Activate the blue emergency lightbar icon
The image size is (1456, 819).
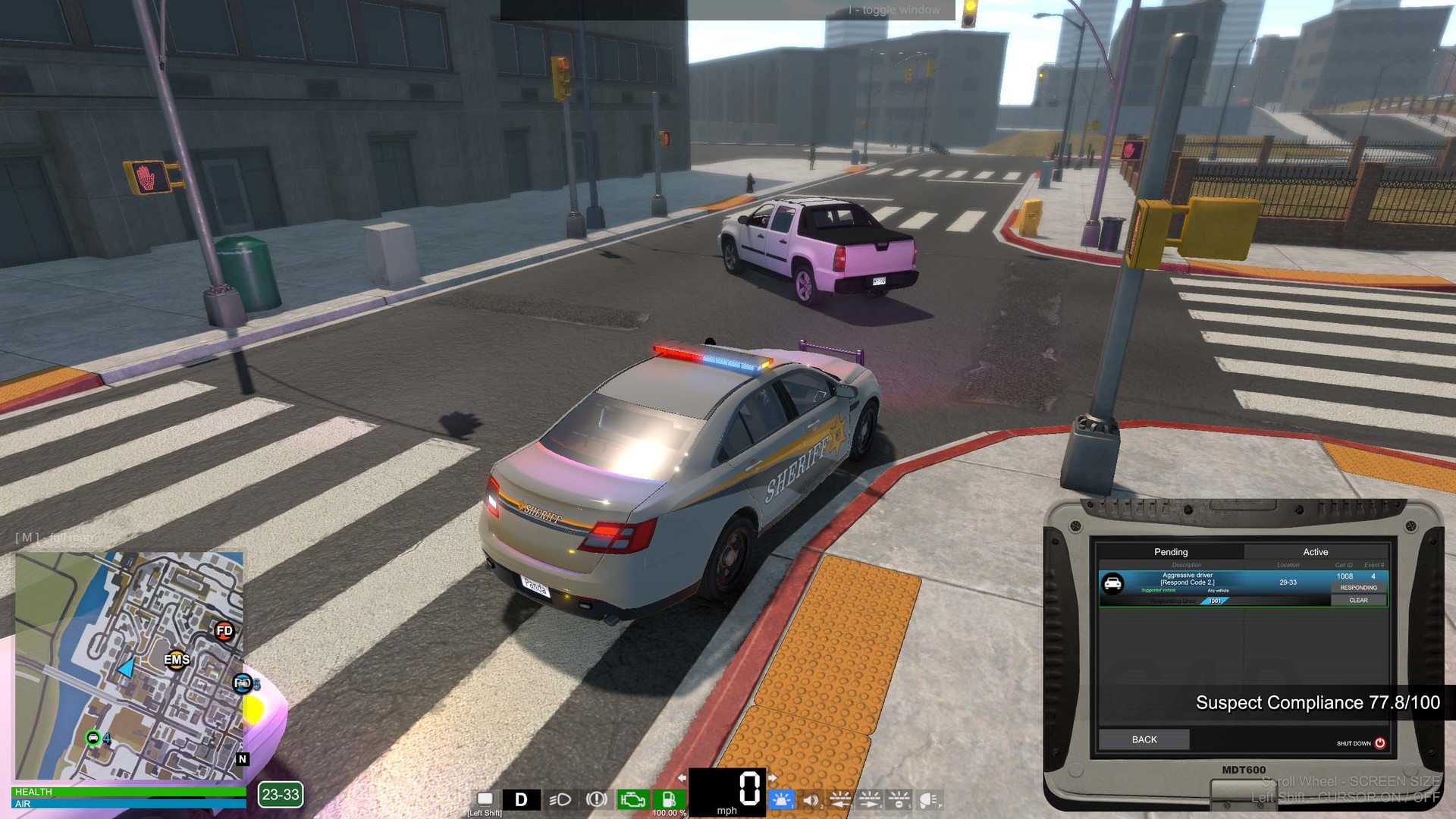[782, 800]
